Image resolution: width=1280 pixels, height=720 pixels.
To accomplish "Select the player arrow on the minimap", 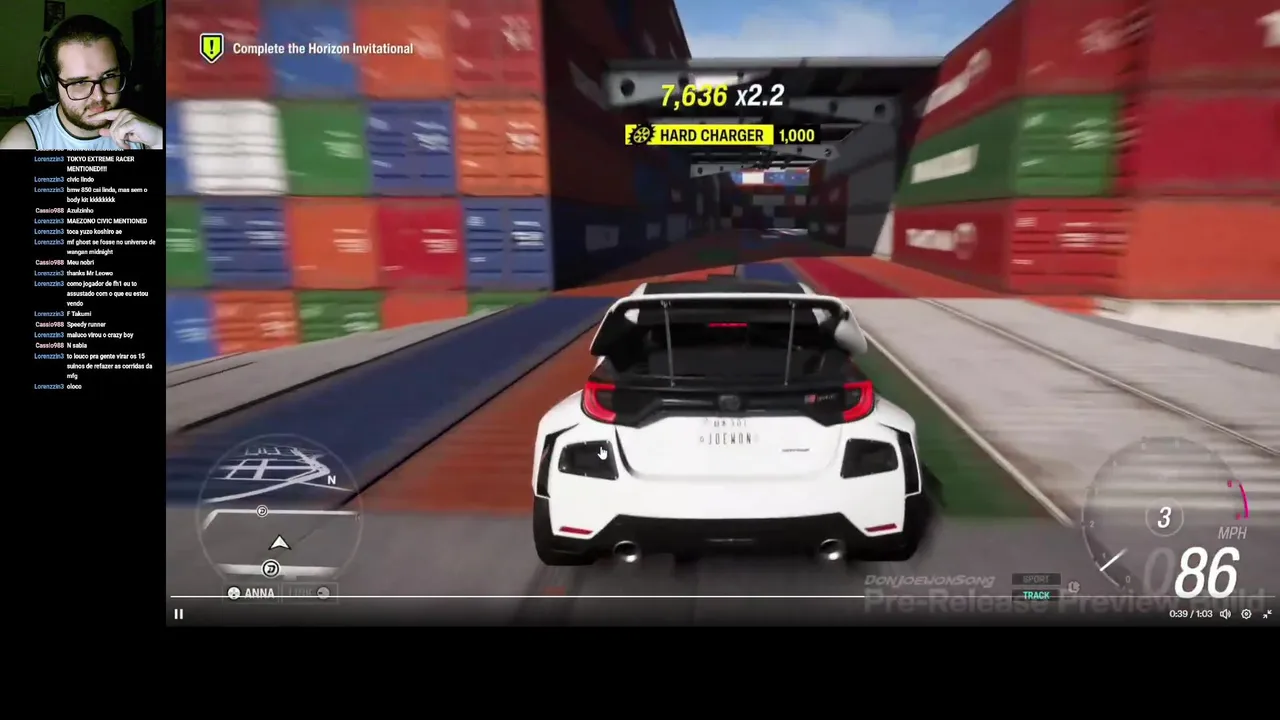I will tap(279, 543).
